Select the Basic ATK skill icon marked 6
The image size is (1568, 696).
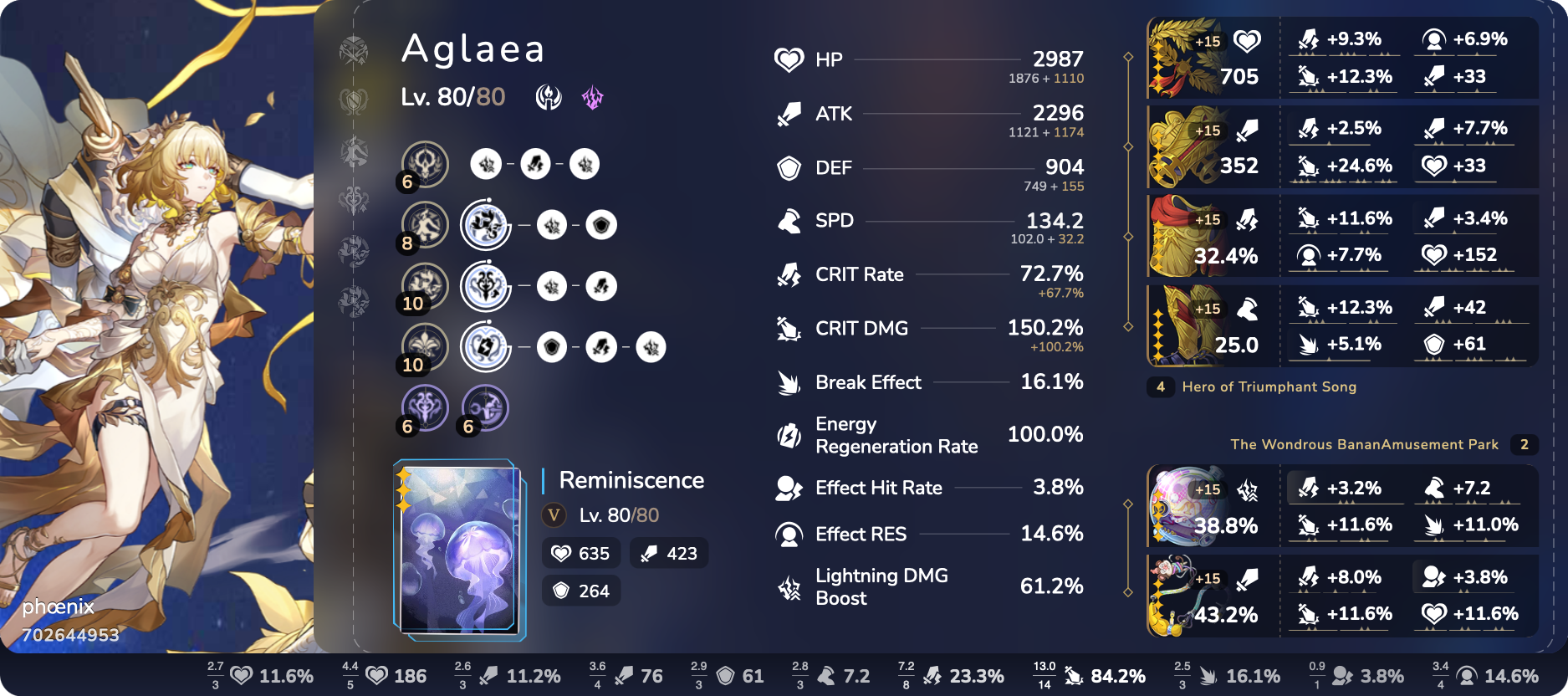(425, 163)
